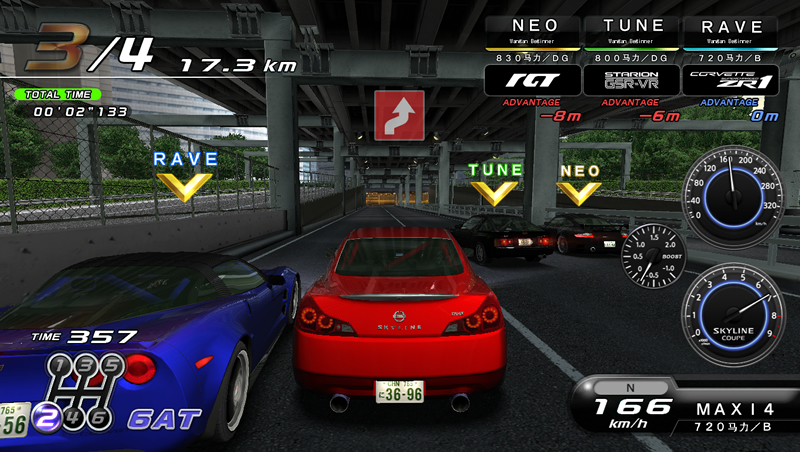This screenshot has height=452, width=800.
Task: Select the NEO rival name panel
Action: pyautogui.click(x=532, y=32)
